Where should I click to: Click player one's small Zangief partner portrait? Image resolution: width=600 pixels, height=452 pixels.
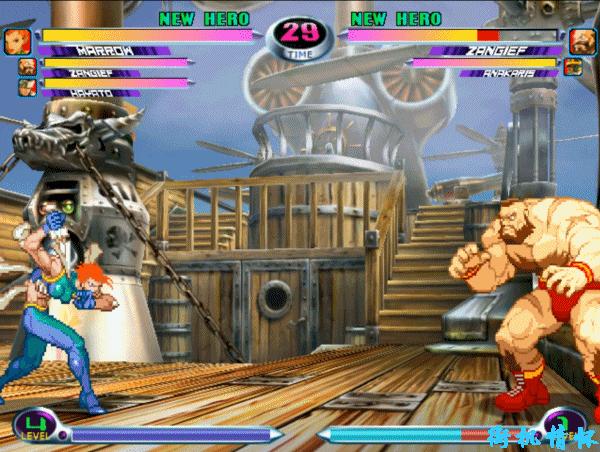click(26, 67)
